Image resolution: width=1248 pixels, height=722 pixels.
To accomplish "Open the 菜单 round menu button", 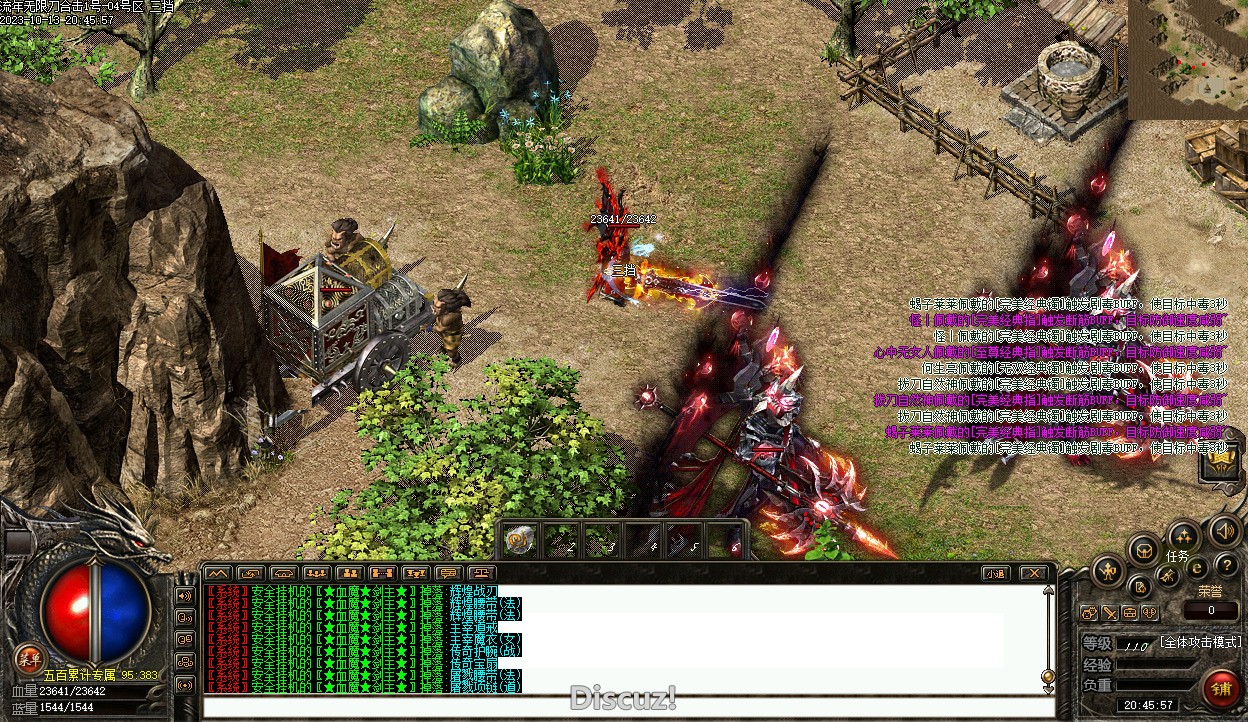I will pos(29,657).
